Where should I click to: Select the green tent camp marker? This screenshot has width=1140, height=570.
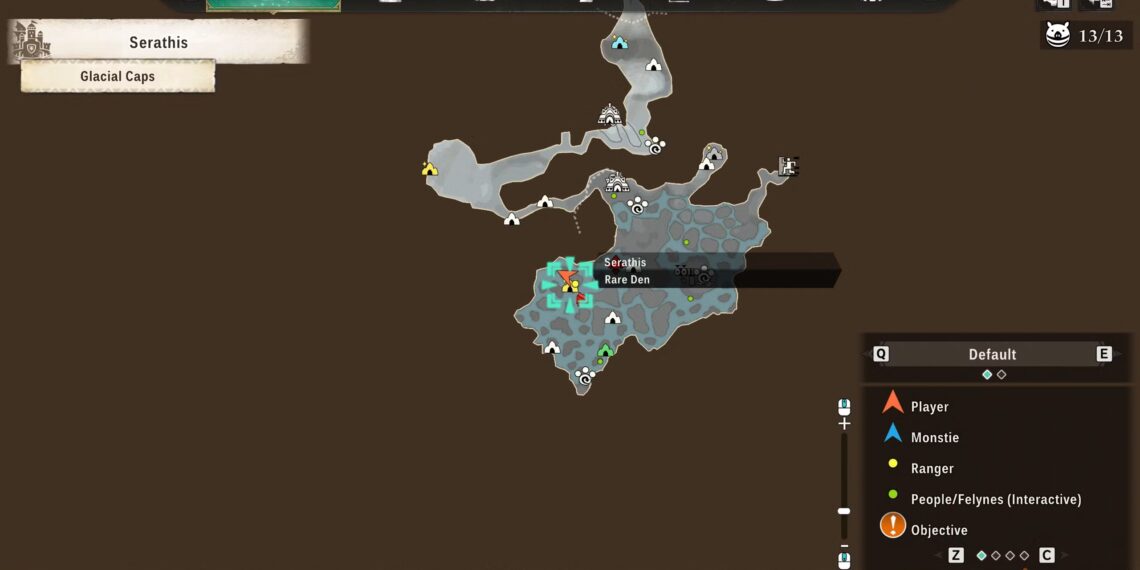pyautogui.click(x=605, y=350)
